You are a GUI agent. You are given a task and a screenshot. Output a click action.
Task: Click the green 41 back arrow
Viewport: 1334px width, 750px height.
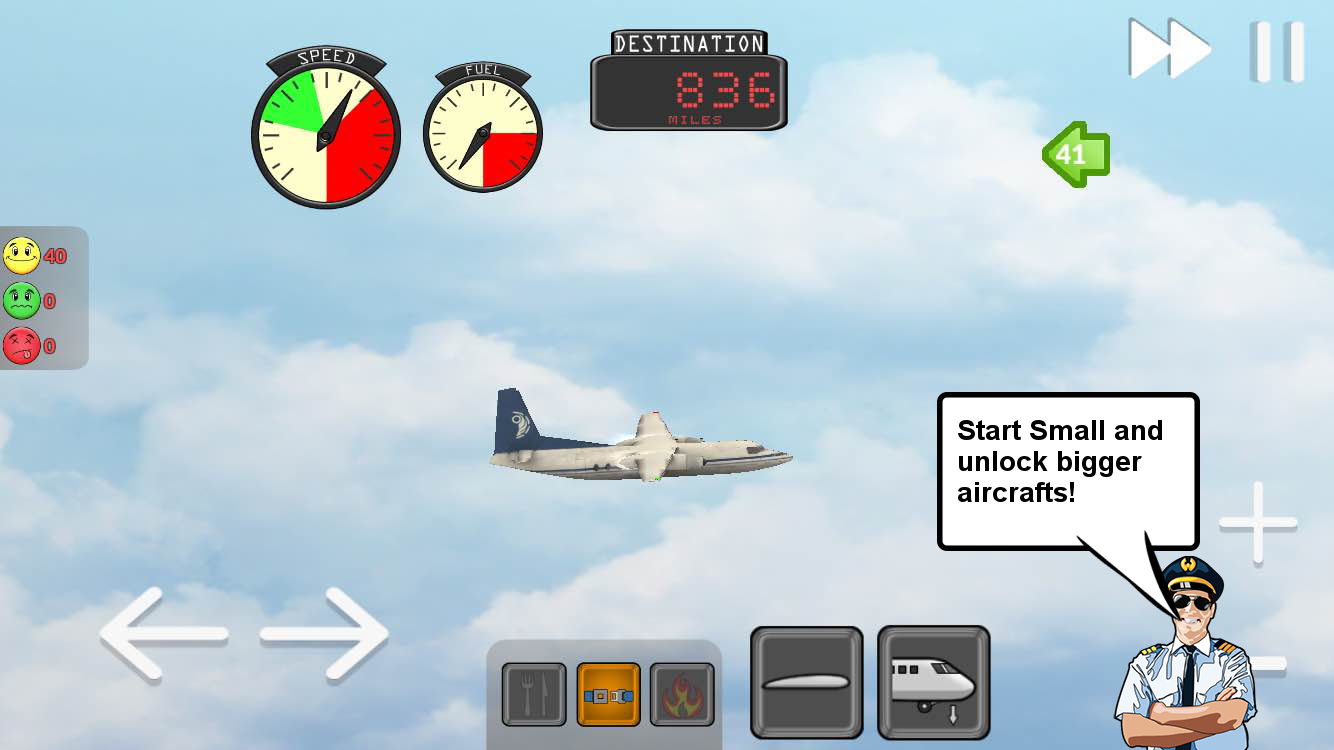[1078, 155]
